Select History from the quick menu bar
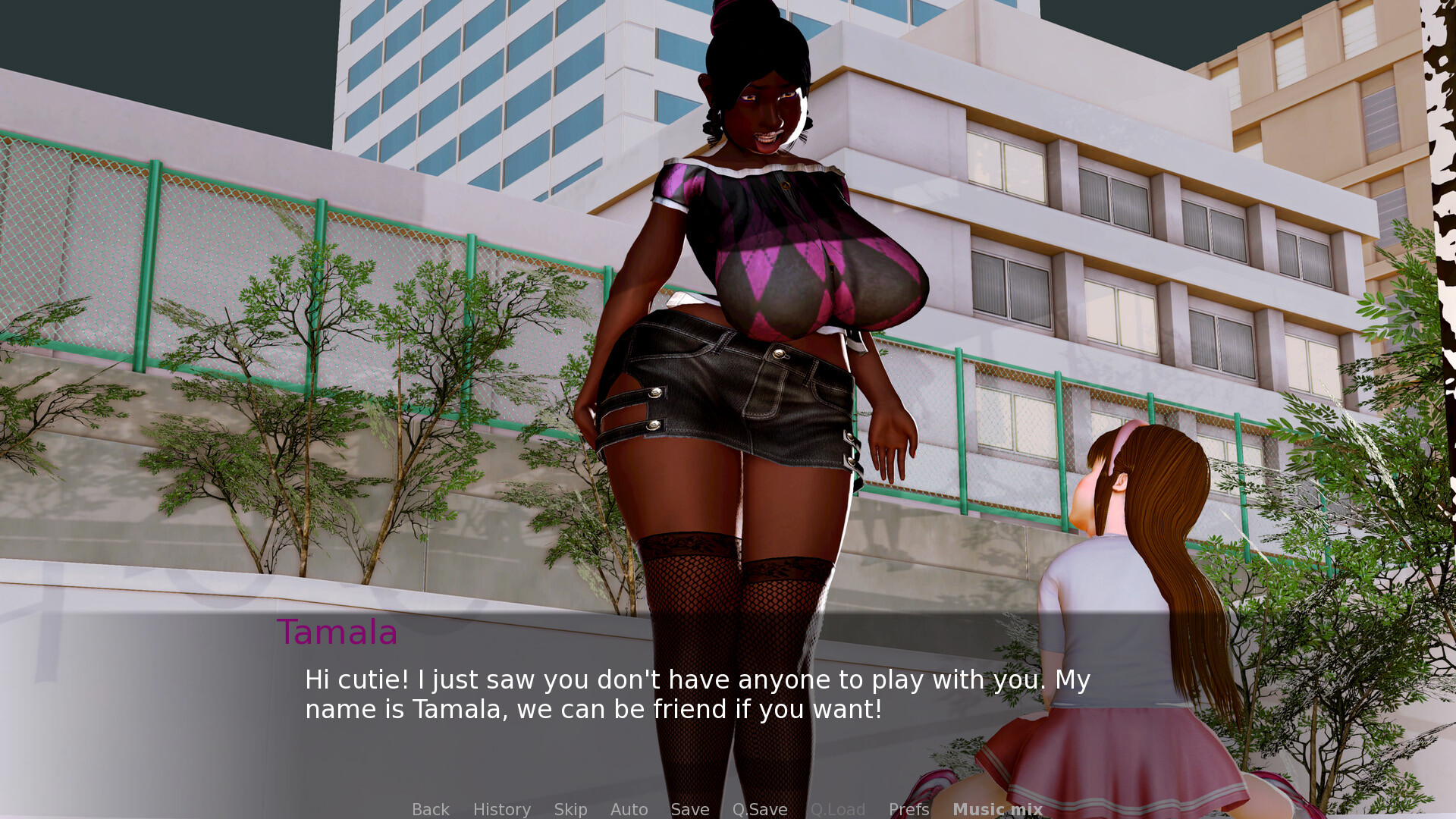The image size is (1456, 819). pos(501,809)
